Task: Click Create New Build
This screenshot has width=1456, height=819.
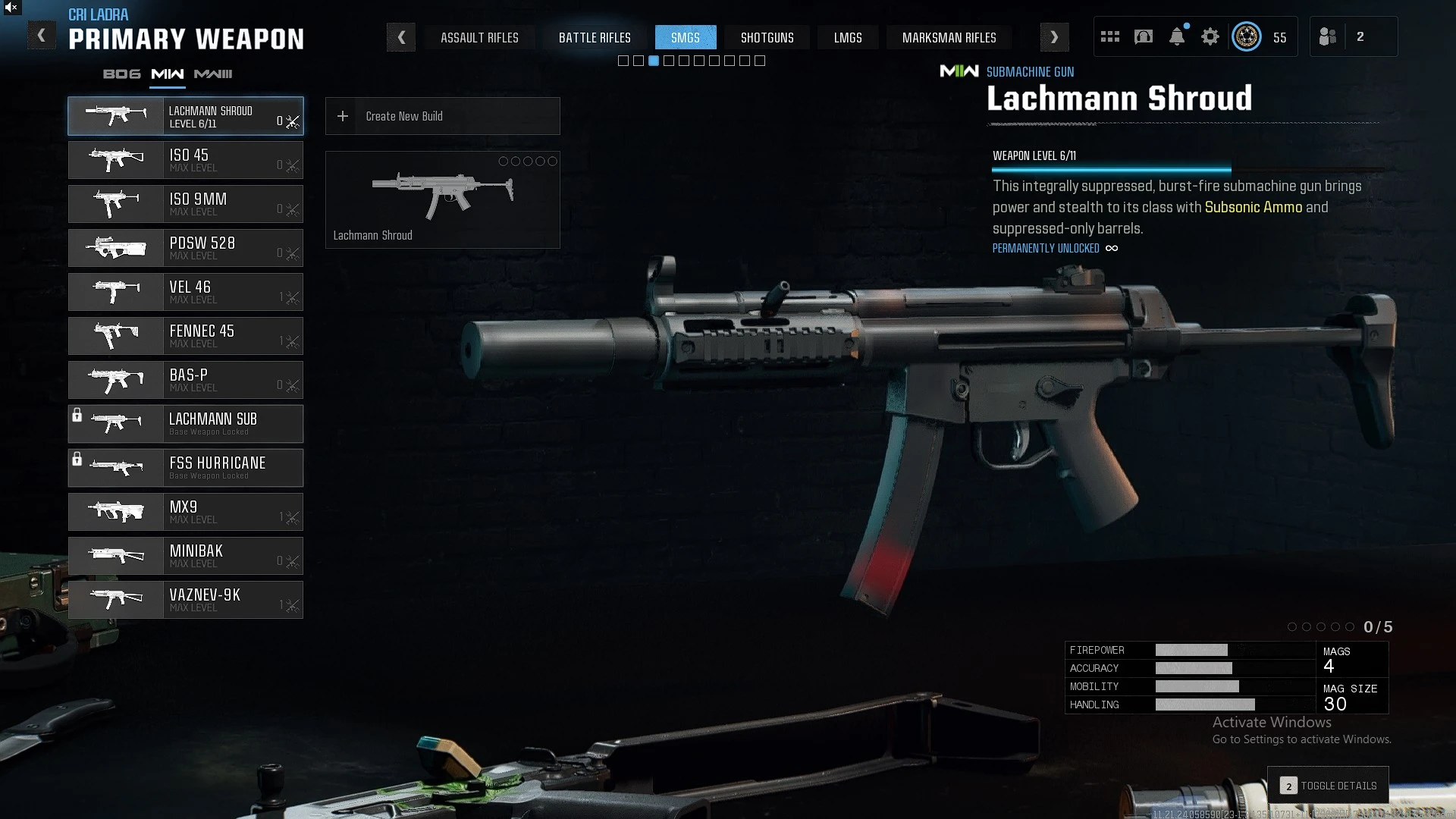Action: point(442,116)
